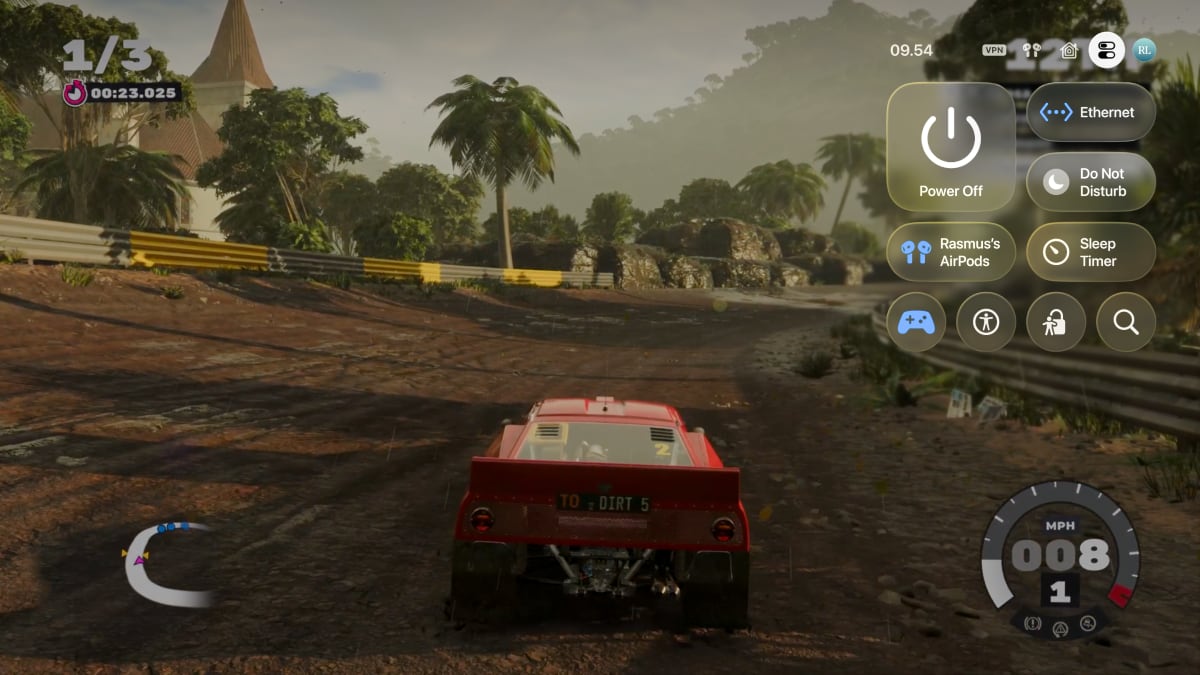Screen dimensions: 1200x675
Task: Open the Home tab house icon
Action: [1069, 50]
